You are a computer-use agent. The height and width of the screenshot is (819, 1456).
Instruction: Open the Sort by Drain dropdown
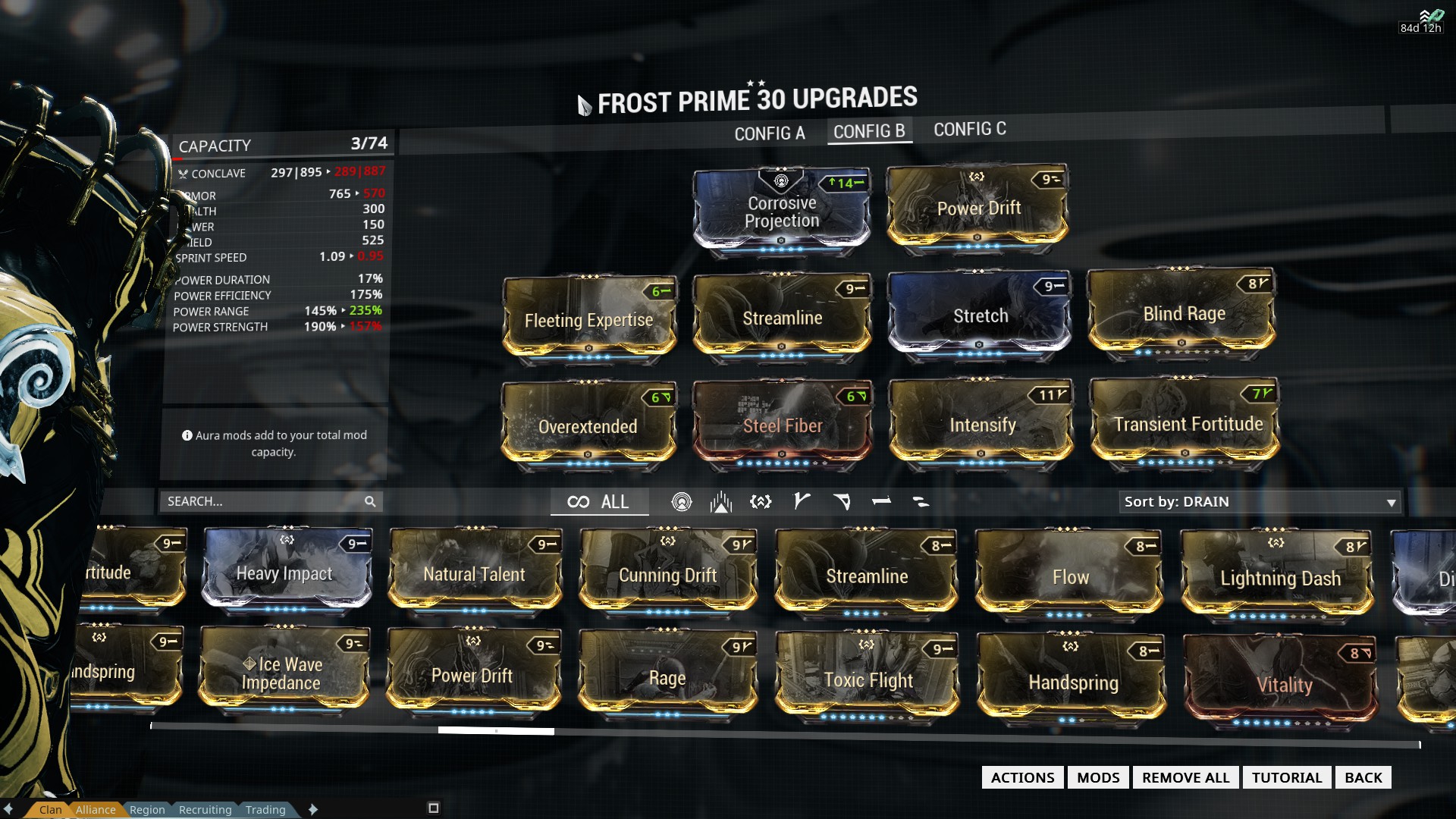(x=1259, y=502)
